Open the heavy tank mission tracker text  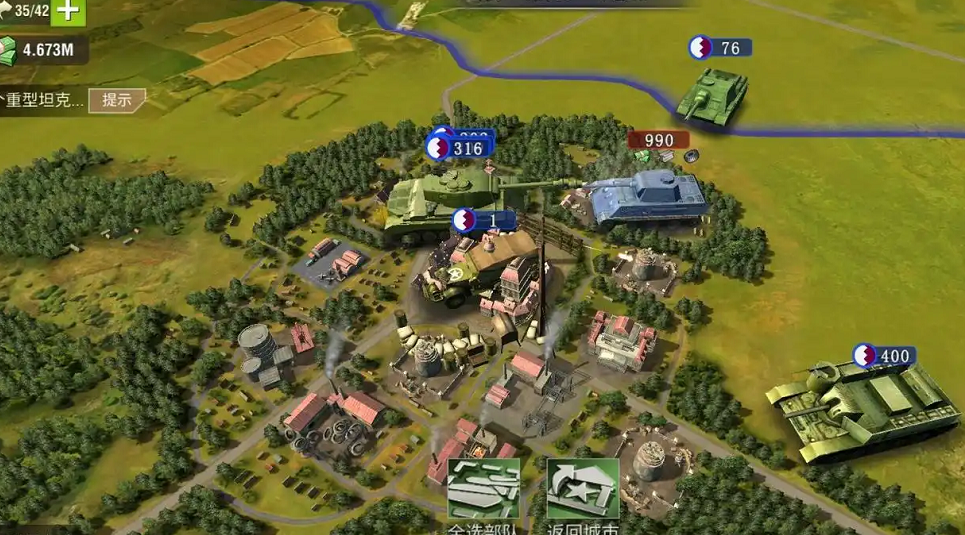tap(43, 100)
